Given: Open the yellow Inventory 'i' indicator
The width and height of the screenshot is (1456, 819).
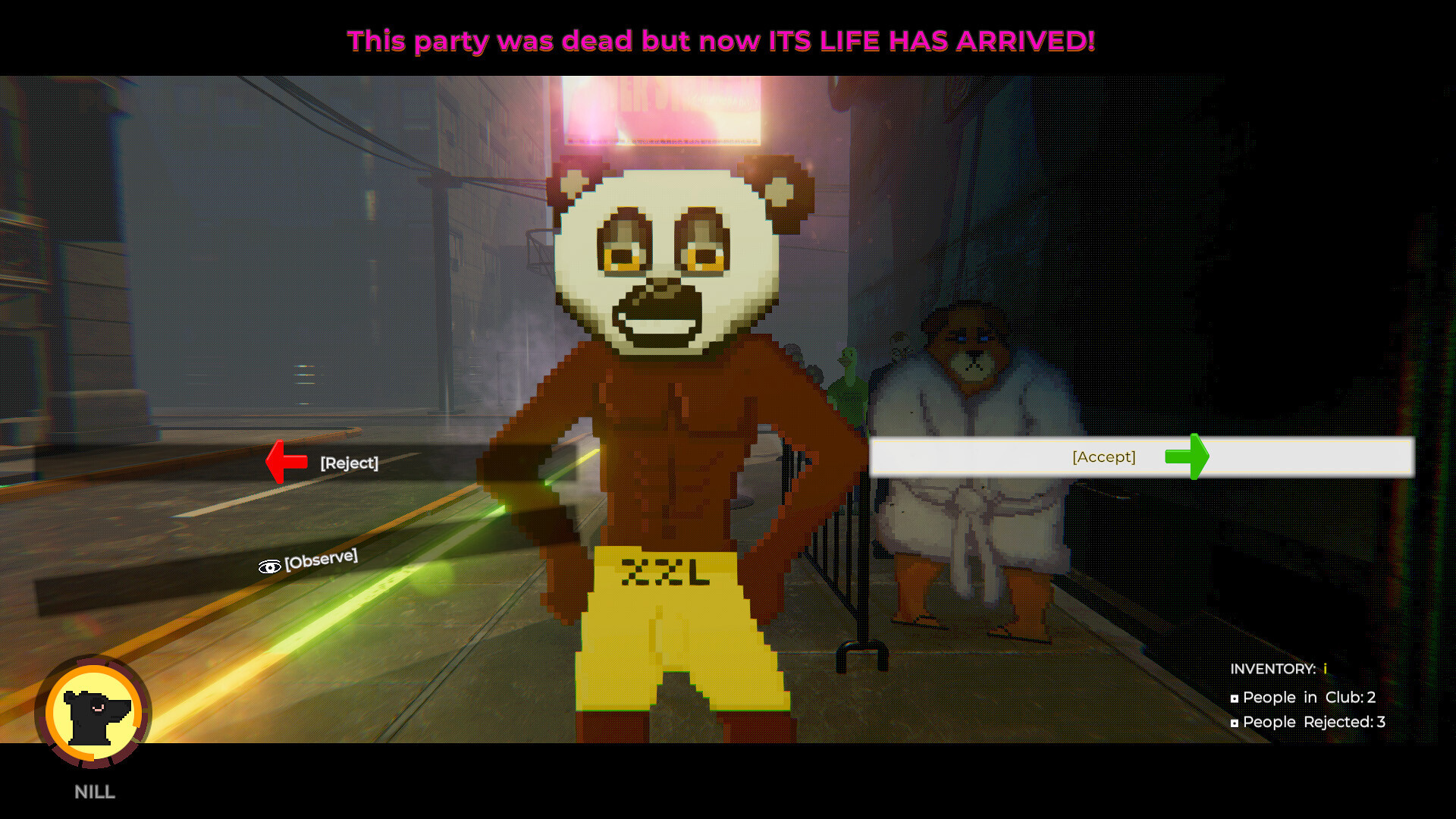Looking at the screenshot, I should tap(1325, 668).
